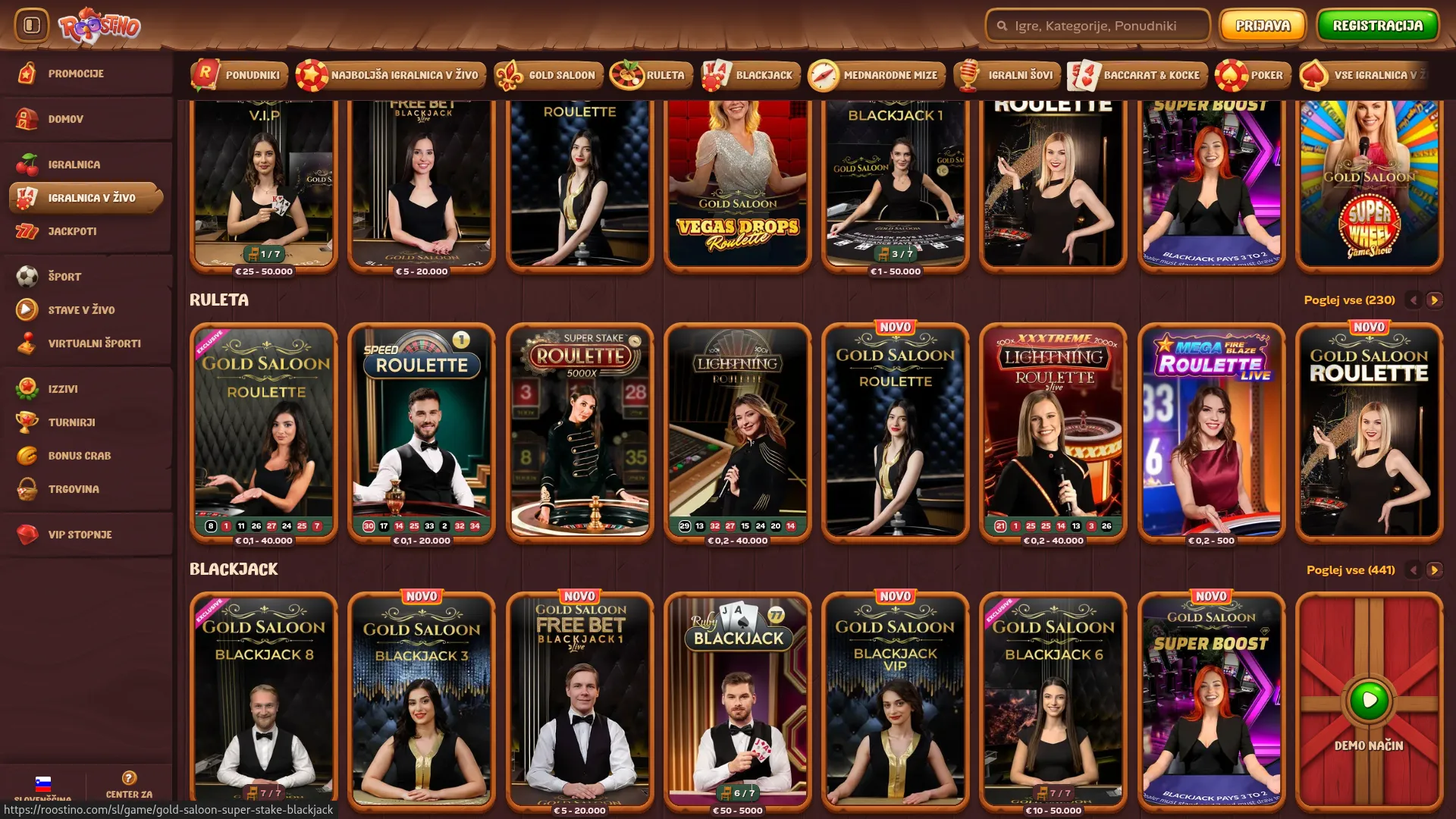Open the Speed Roulette game tile
The height and width of the screenshot is (819, 1456).
pyautogui.click(x=422, y=432)
